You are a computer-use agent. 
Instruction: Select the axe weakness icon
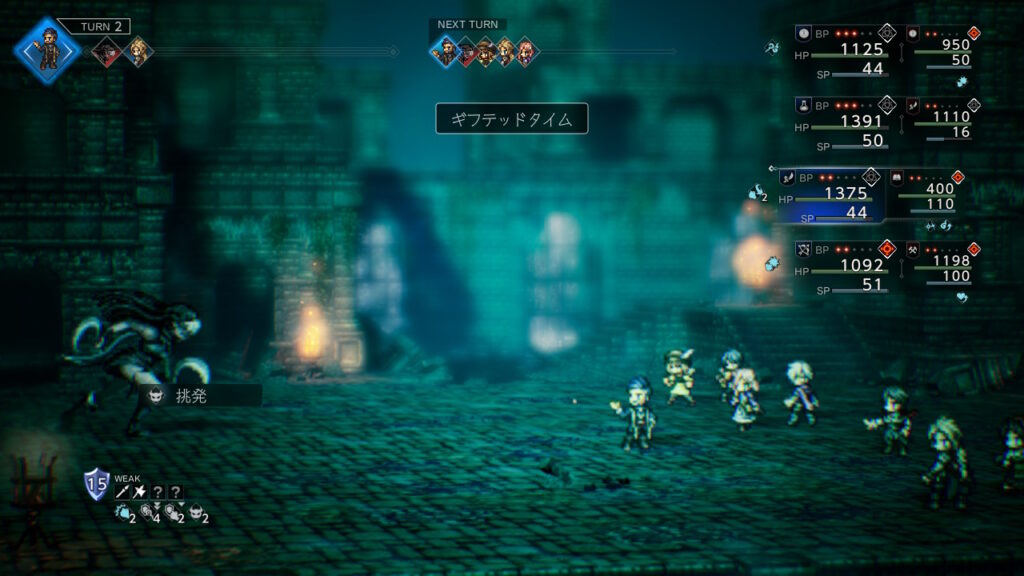tap(139, 492)
